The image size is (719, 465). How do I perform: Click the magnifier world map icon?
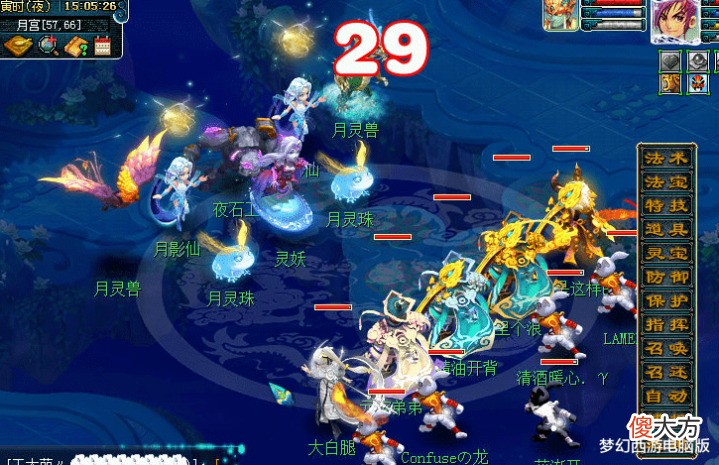[47, 46]
